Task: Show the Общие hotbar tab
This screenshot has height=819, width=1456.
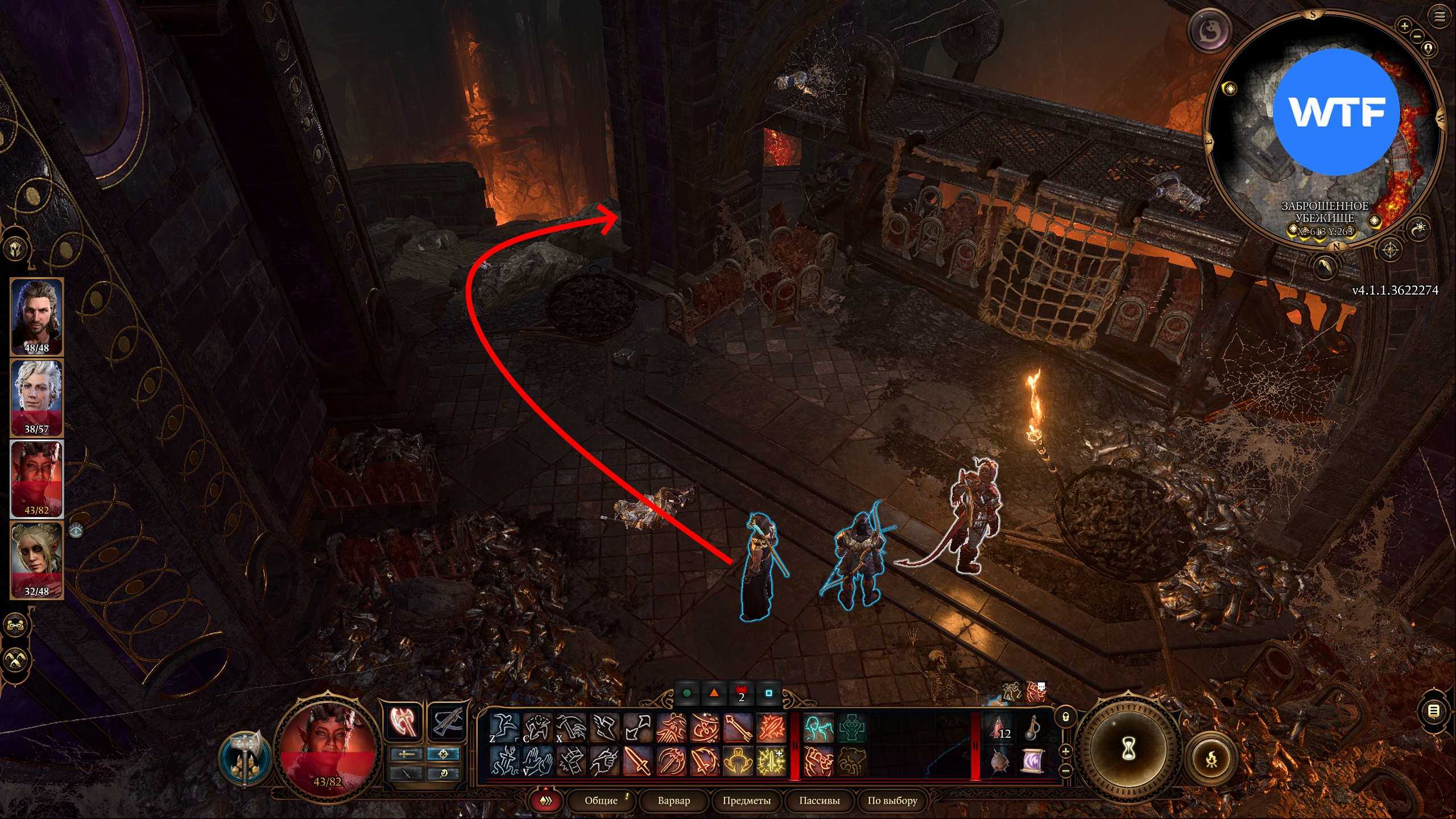Action: (x=601, y=800)
